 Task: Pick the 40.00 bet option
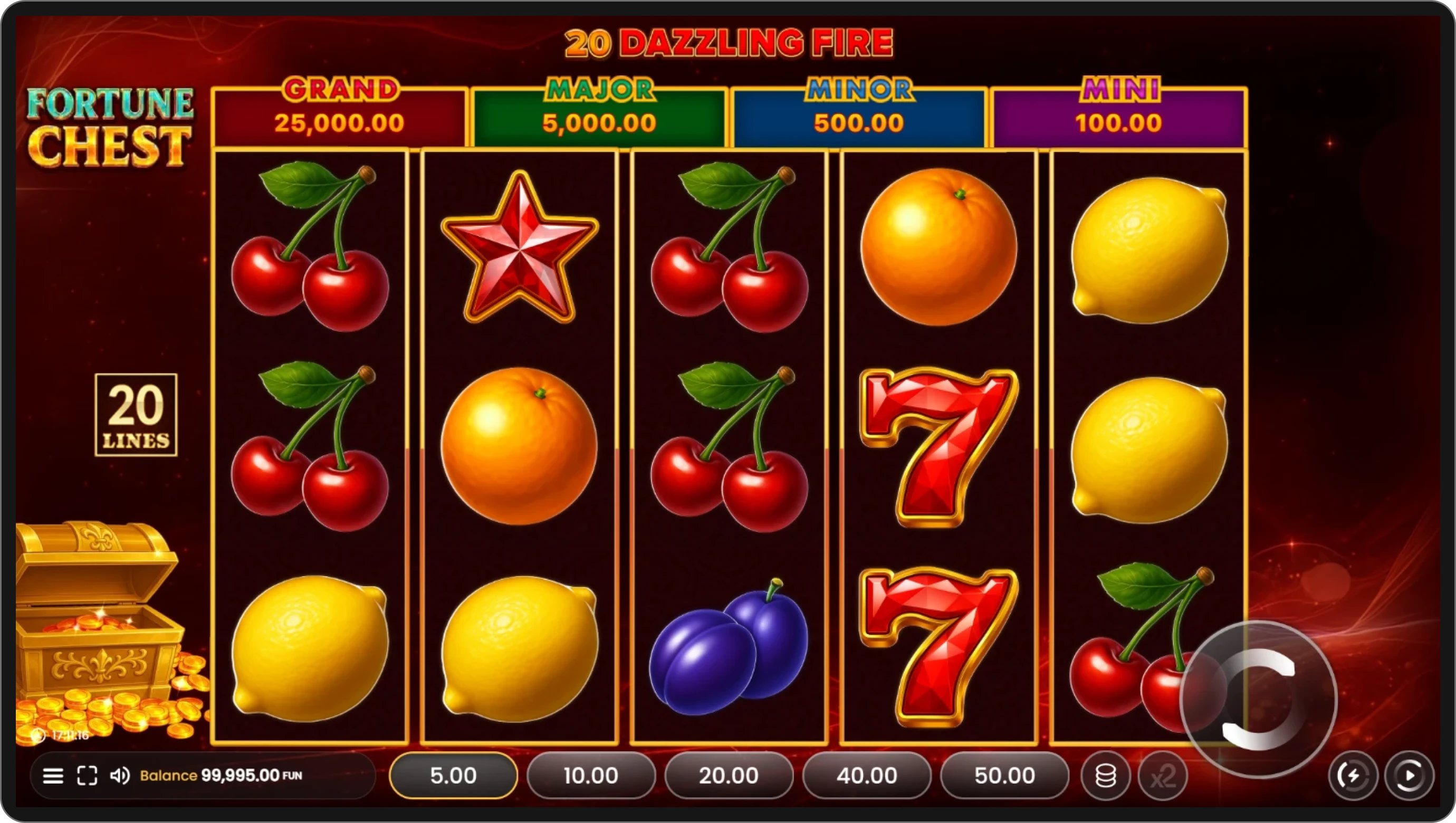(866, 776)
